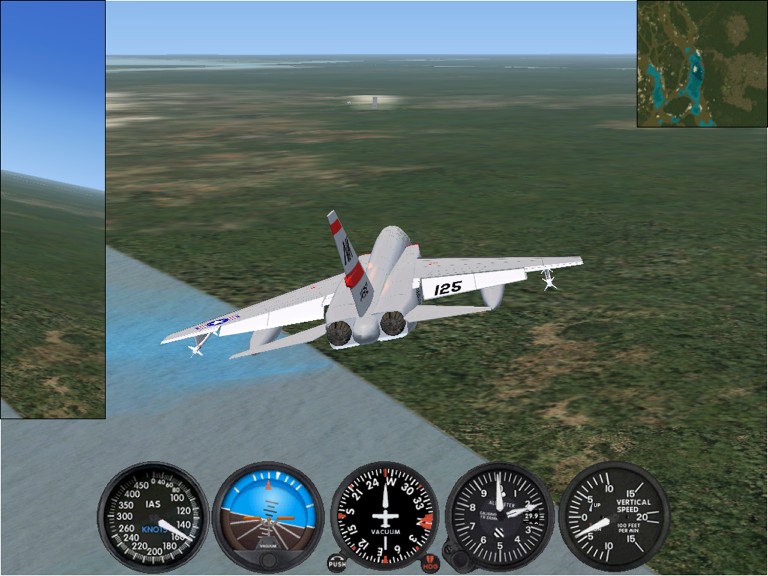768x576 pixels.
Task: Click the vacuum heading indicator gauge
Action: pyautogui.click(x=384, y=516)
